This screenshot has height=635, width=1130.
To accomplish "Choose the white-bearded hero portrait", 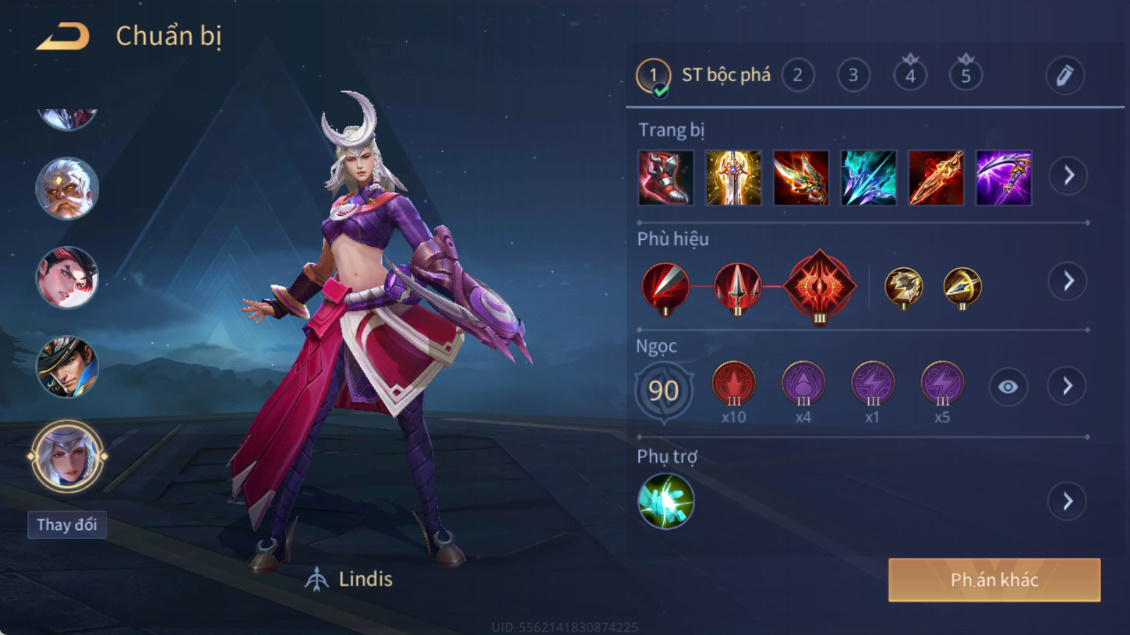I will point(67,188).
